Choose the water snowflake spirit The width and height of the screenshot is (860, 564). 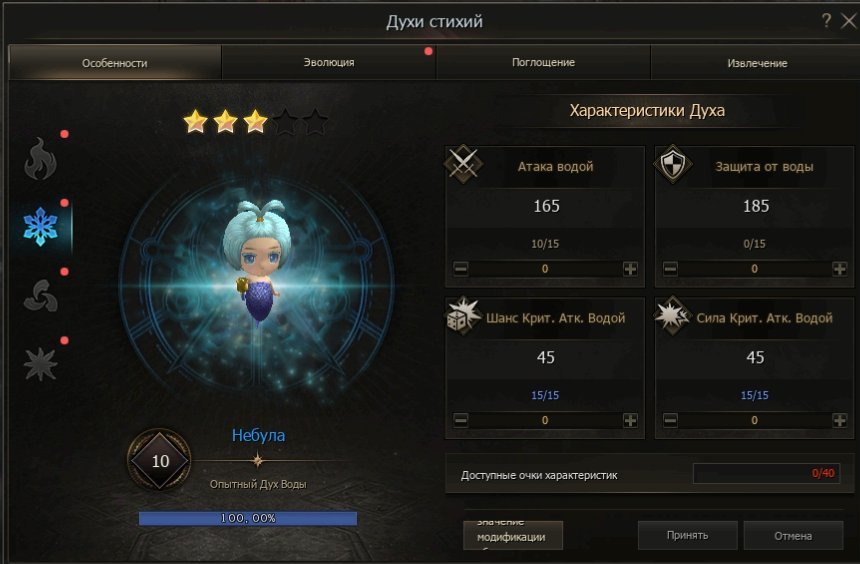(x=41, y=227)
